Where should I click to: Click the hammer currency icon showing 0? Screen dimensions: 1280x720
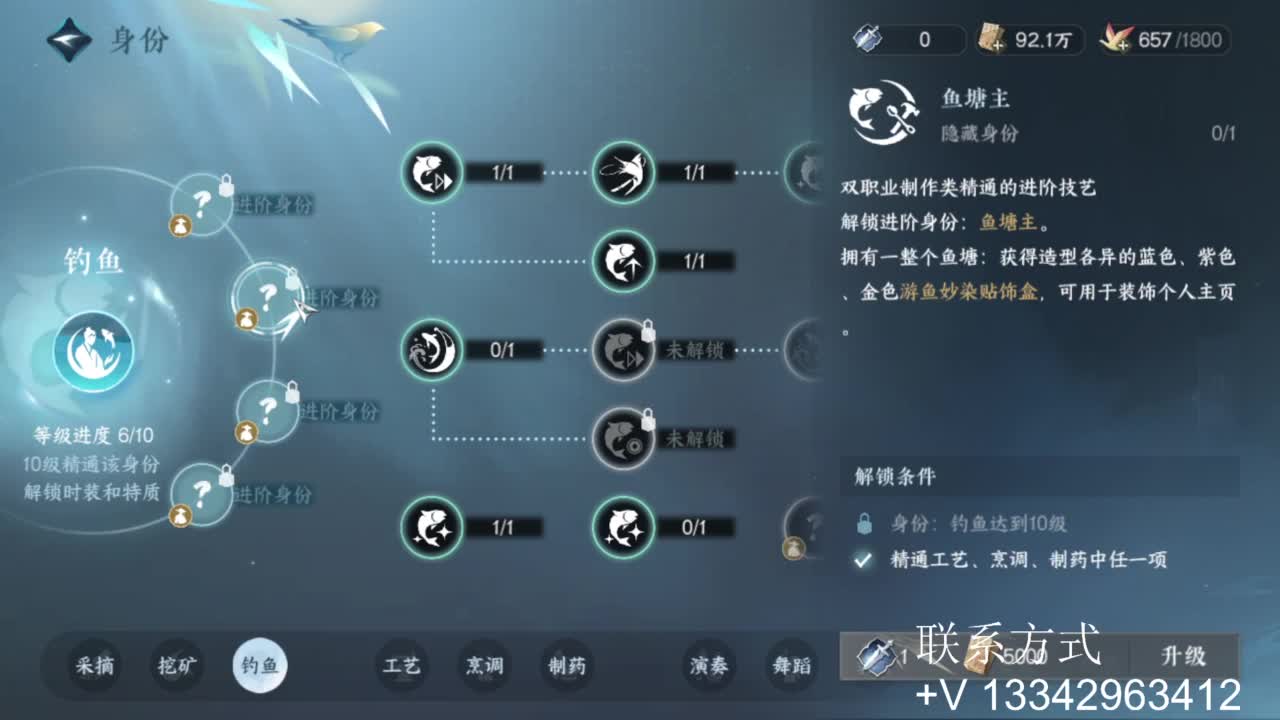click(866, 40)
